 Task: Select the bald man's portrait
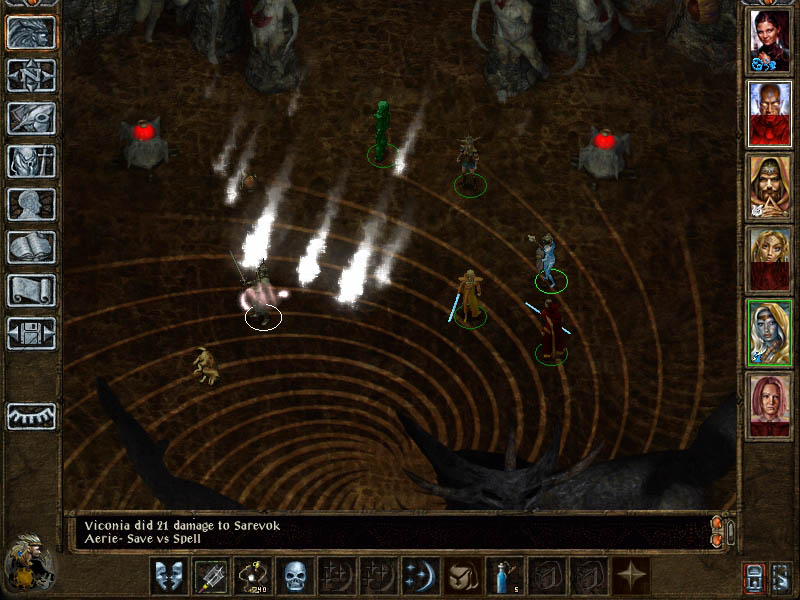tap(770, 115)
